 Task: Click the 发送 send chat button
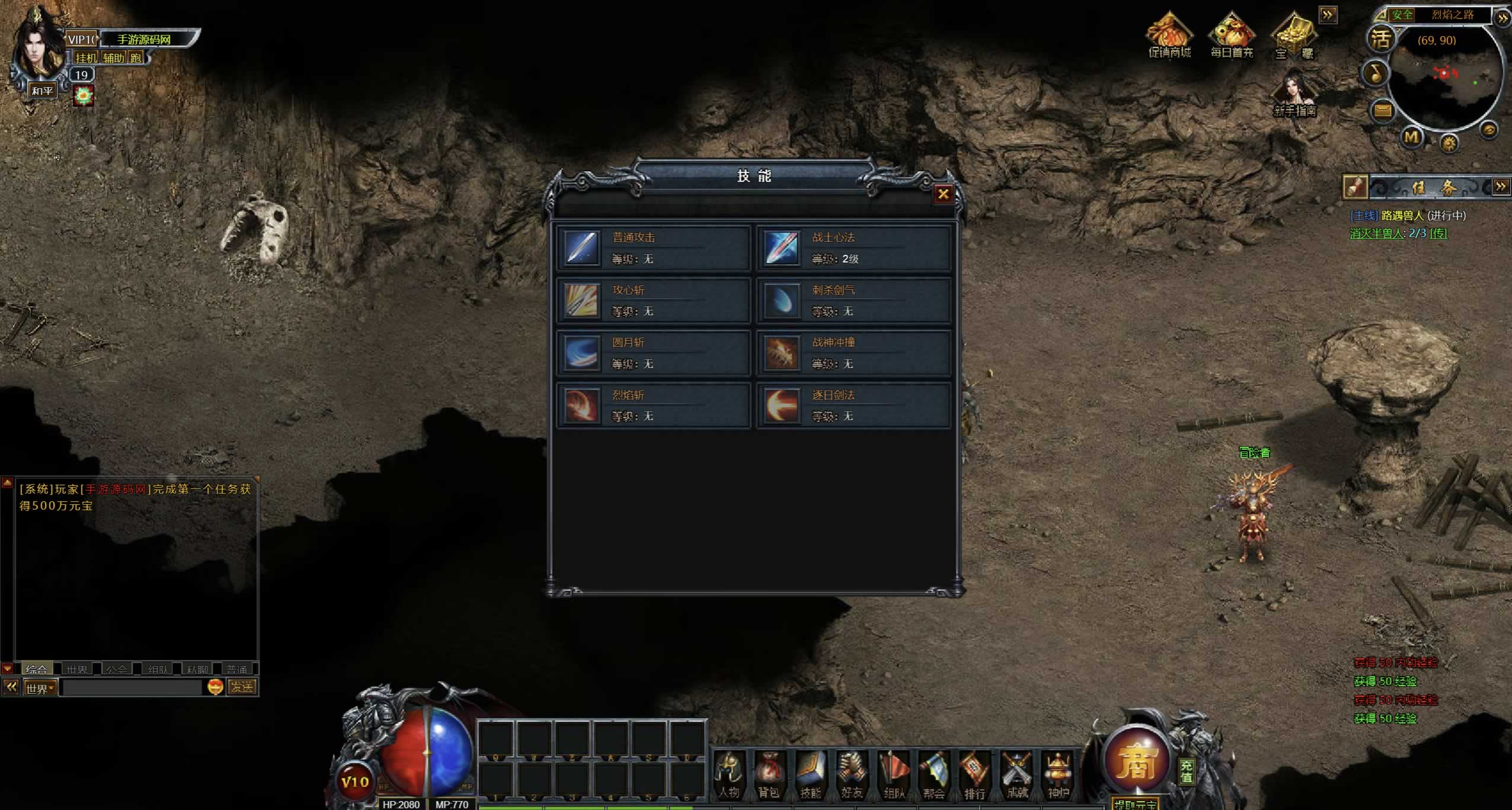242,687
